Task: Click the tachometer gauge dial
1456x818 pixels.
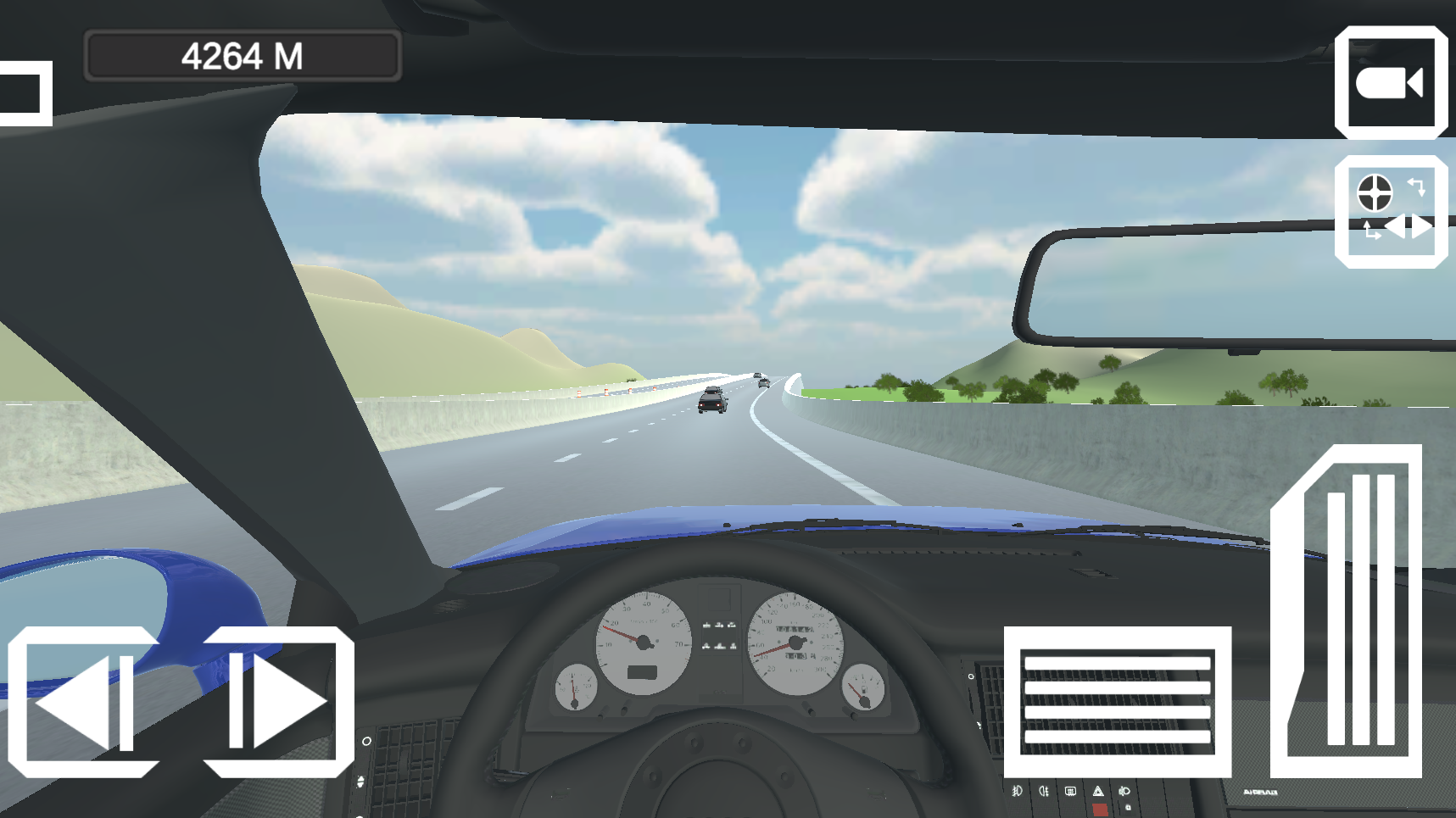Action: [644, 643]
